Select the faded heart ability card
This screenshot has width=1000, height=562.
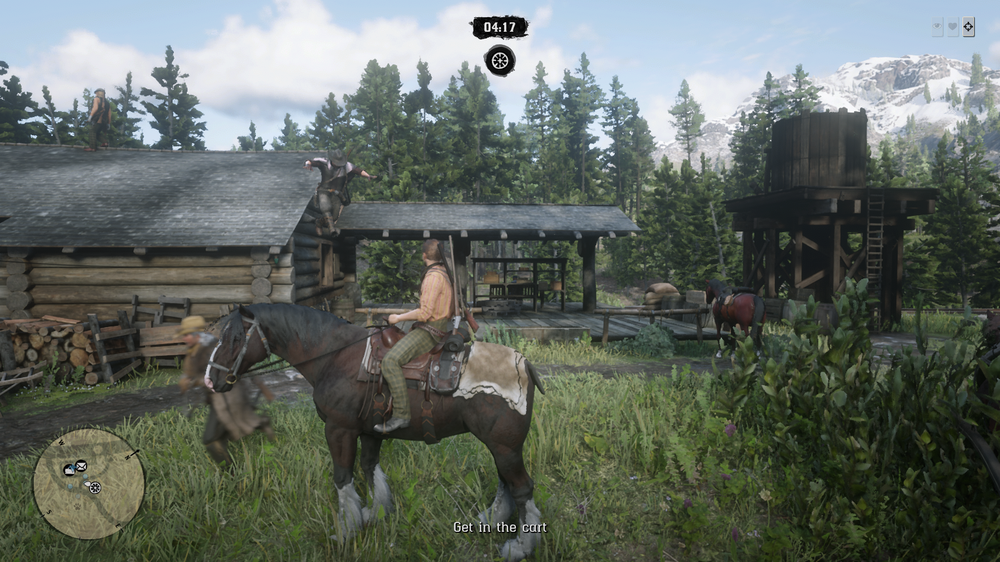(x=953, y=28)
